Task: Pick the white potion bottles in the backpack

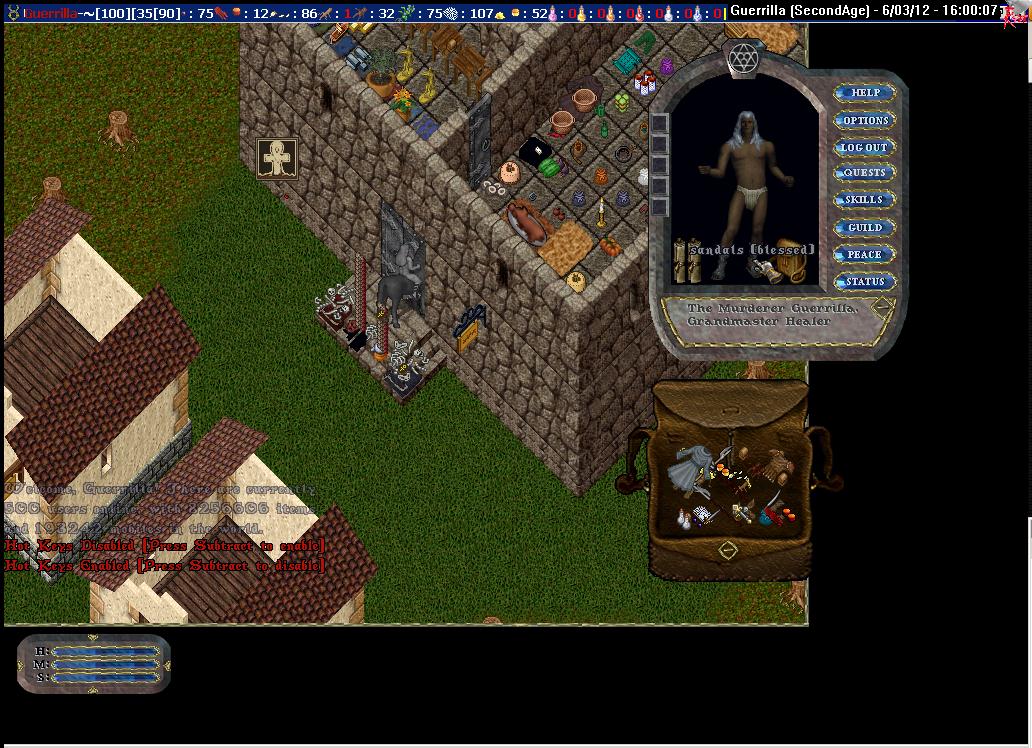Action: (x=684, y=519)
